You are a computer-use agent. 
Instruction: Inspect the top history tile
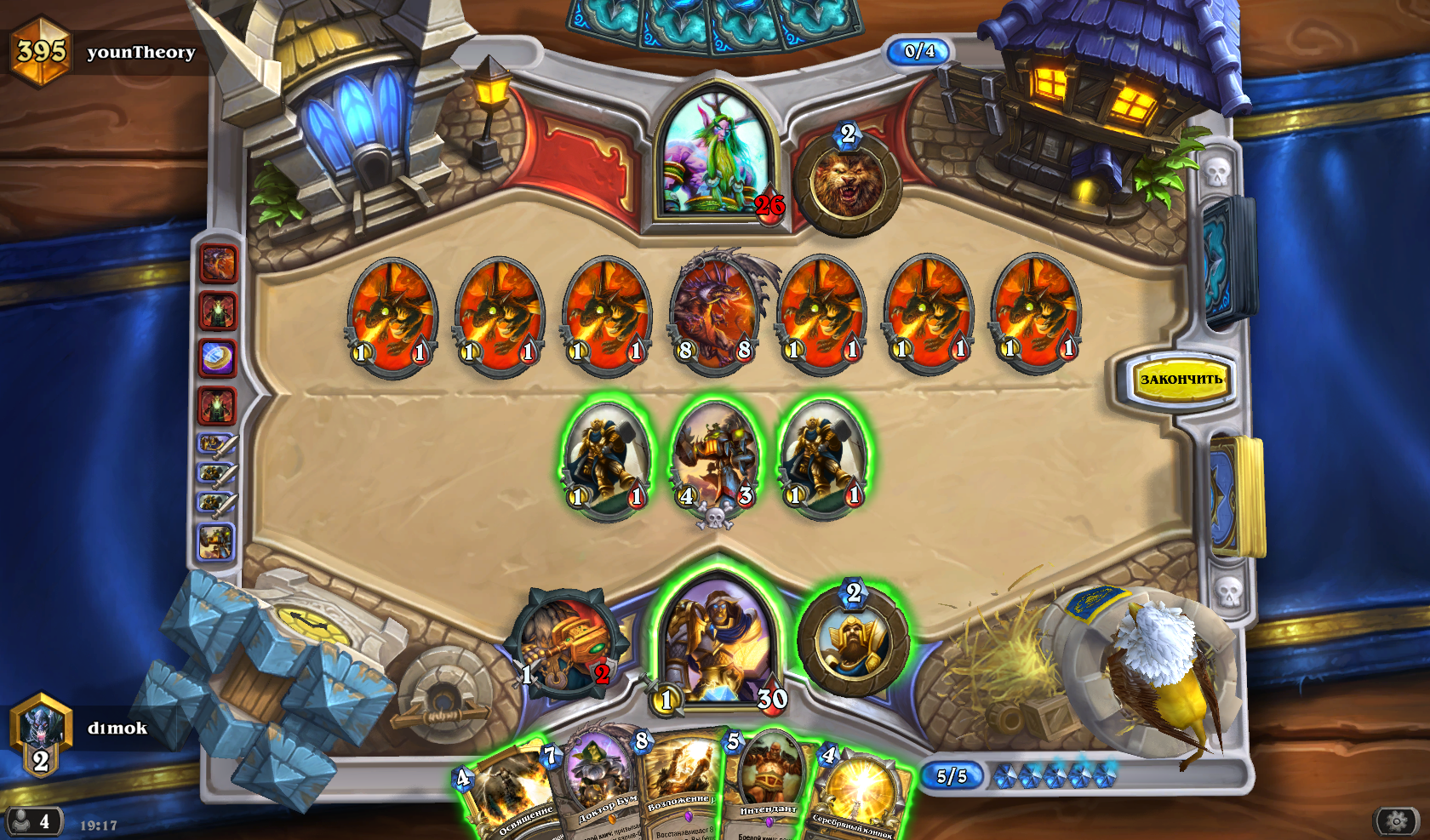[218, 264]
